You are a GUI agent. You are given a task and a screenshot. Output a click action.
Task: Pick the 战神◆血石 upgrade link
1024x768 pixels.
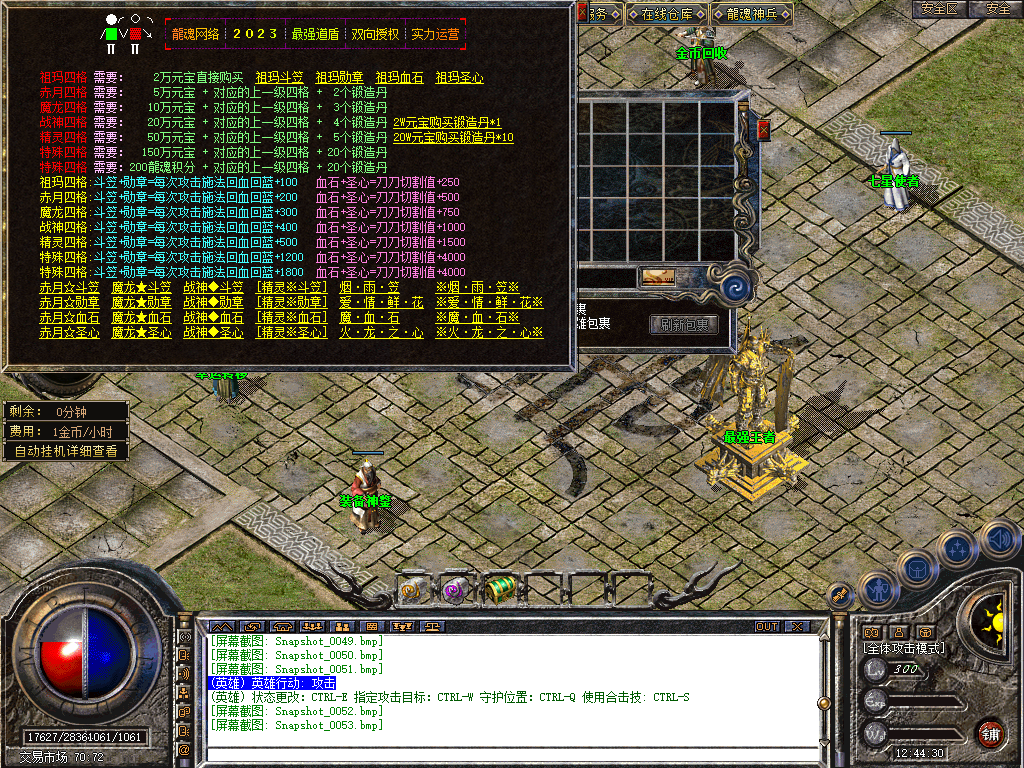click(213, 318)
